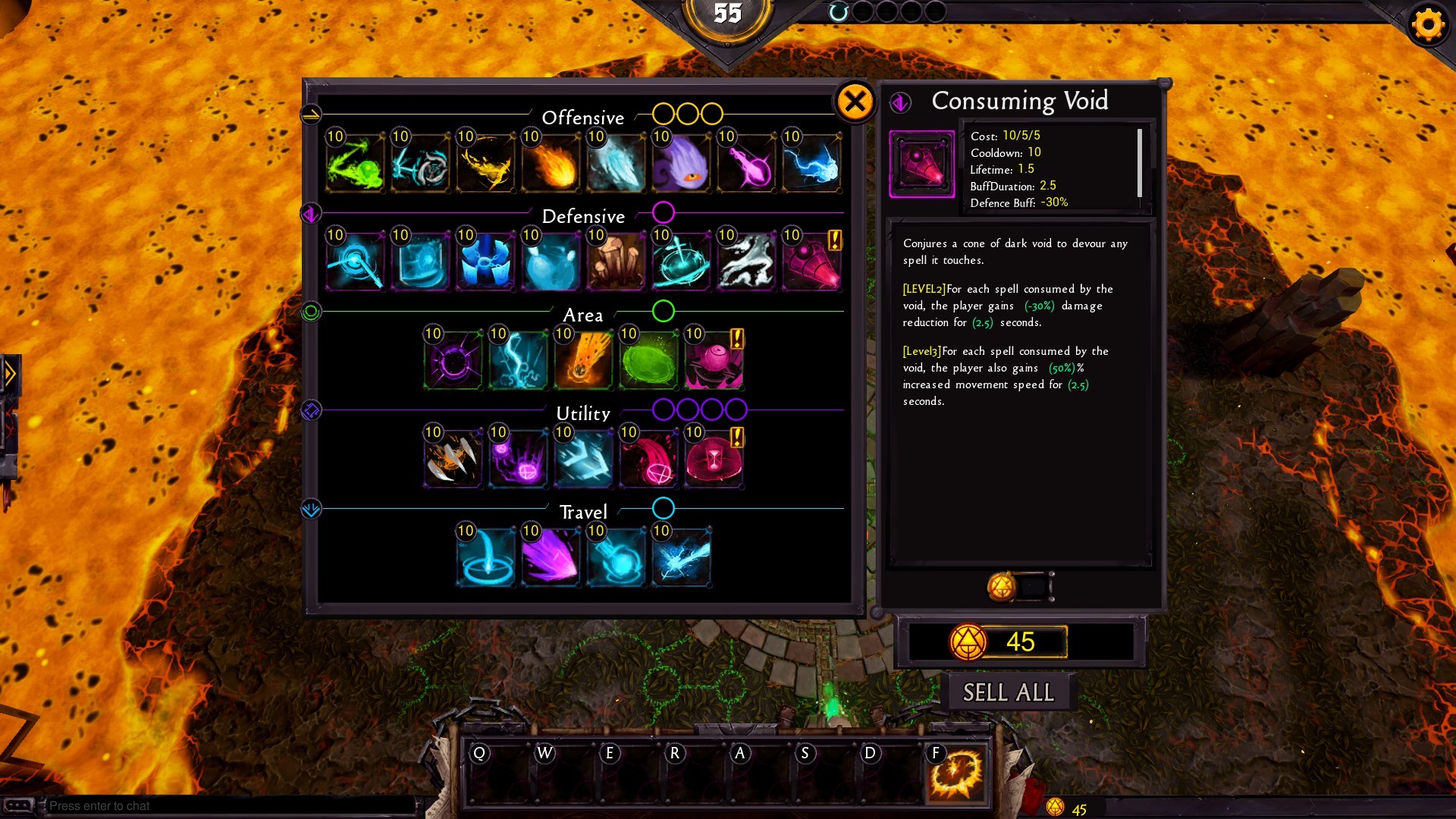
Task: Open the gear settings menu
Action: pos(1428,25)
